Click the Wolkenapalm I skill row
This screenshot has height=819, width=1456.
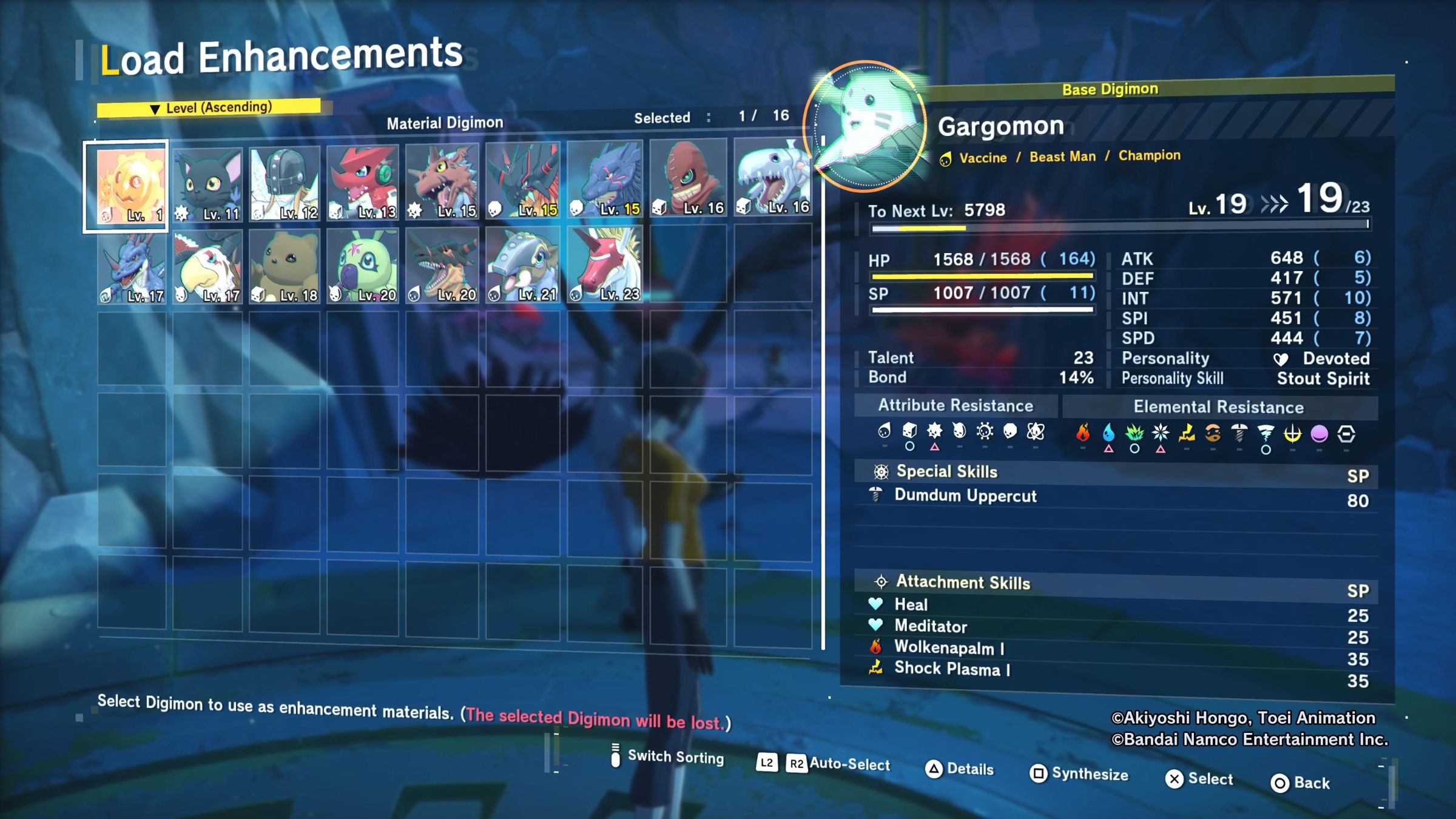[949, 648]
